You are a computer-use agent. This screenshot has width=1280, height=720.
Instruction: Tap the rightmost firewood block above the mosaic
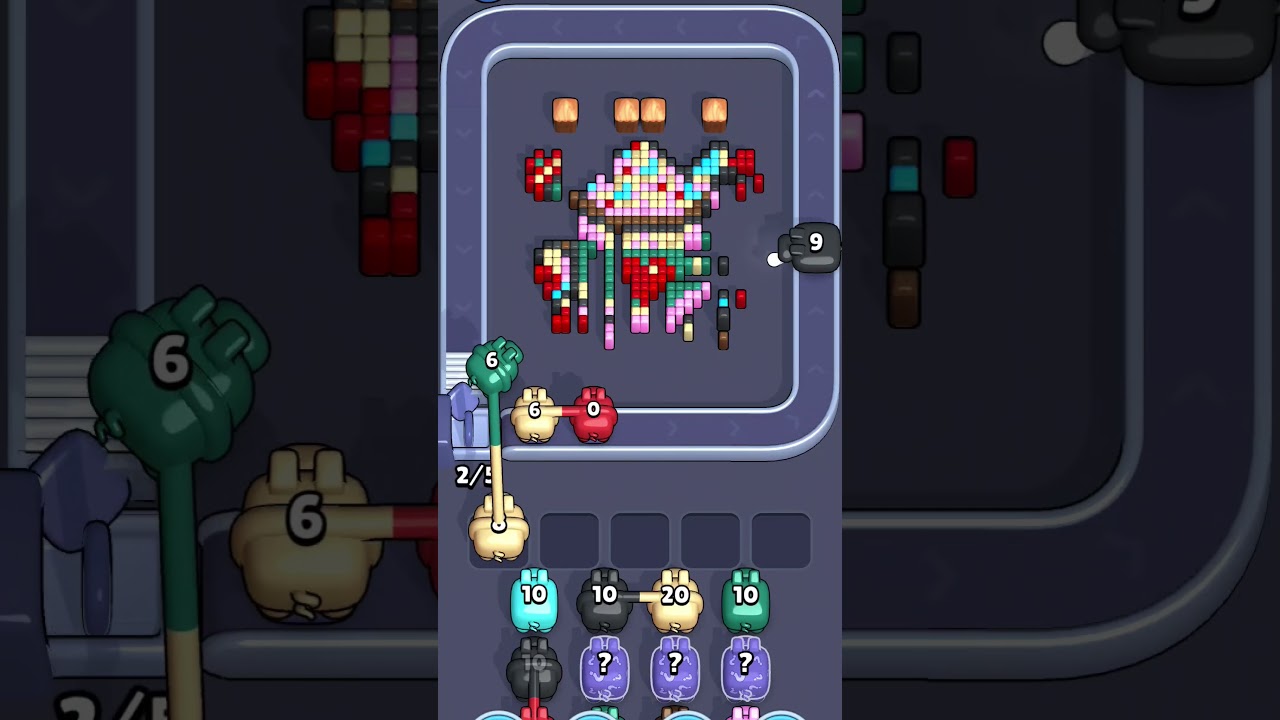click(714, 113)
